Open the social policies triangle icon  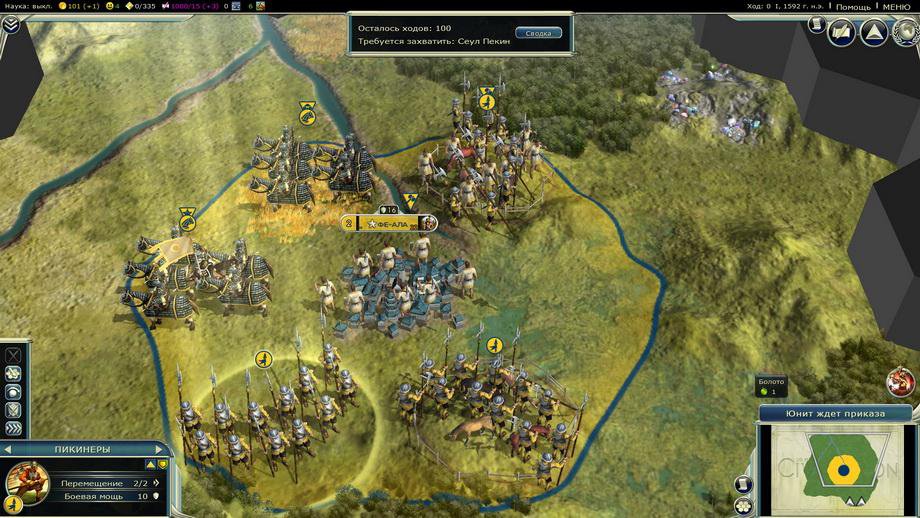(873, 32)
